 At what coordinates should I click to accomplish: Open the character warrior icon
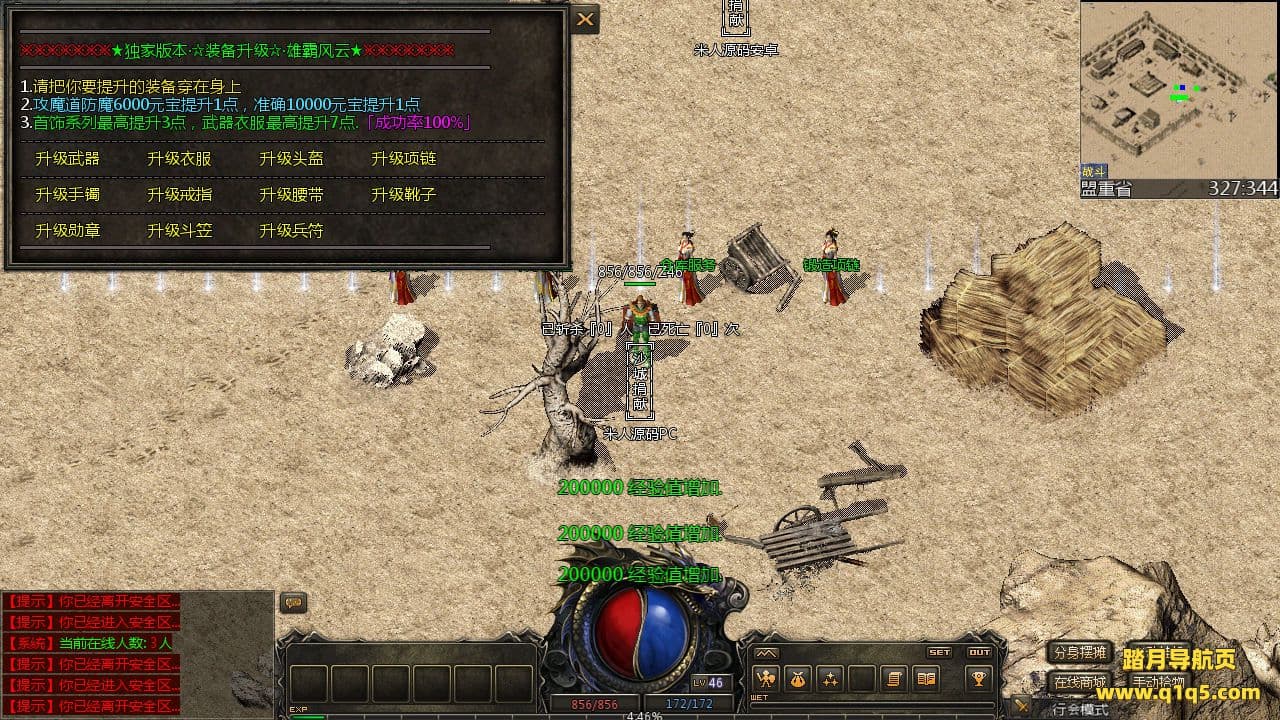coord(766,679)
